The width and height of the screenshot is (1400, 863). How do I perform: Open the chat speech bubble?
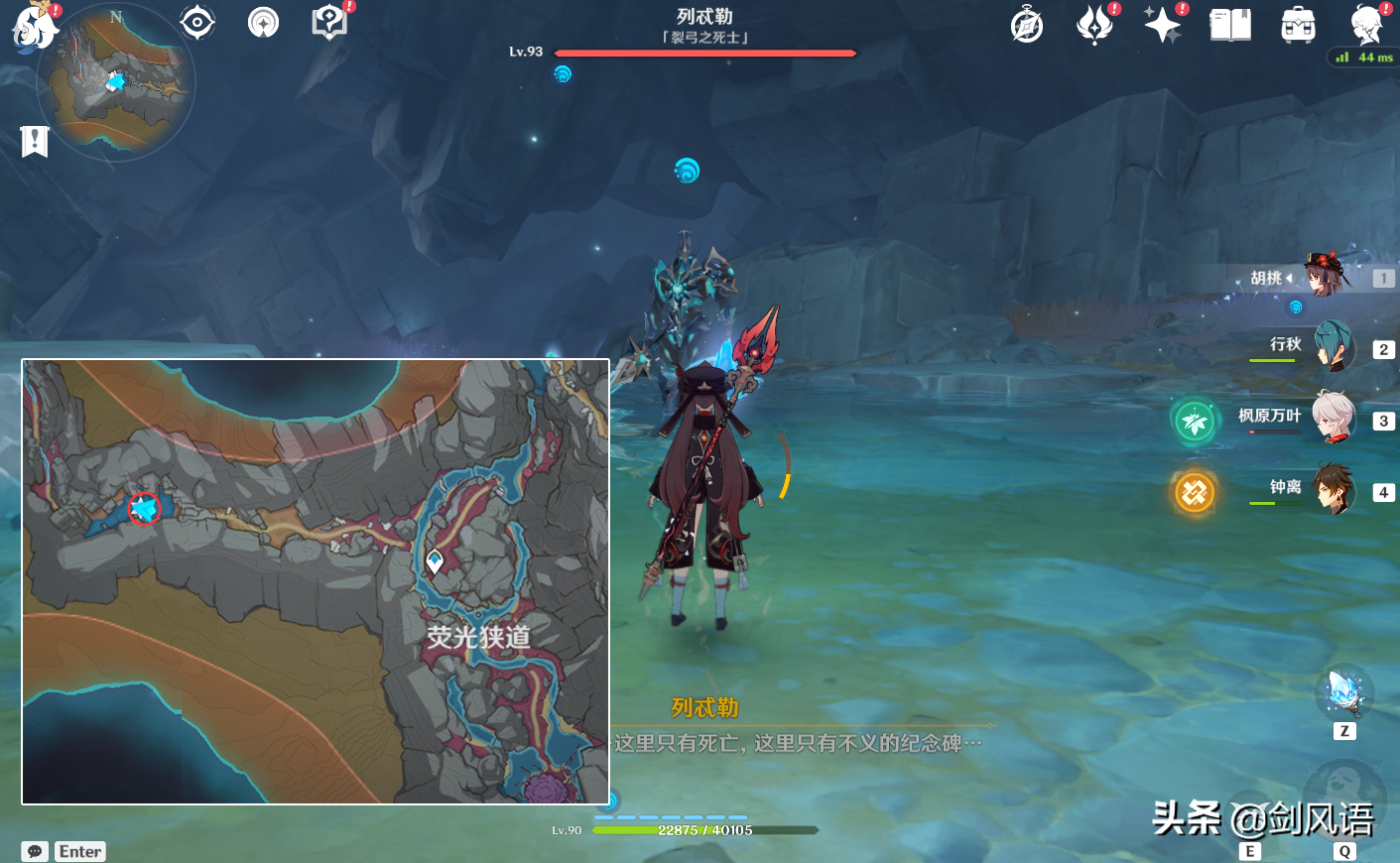click(35, 851)
